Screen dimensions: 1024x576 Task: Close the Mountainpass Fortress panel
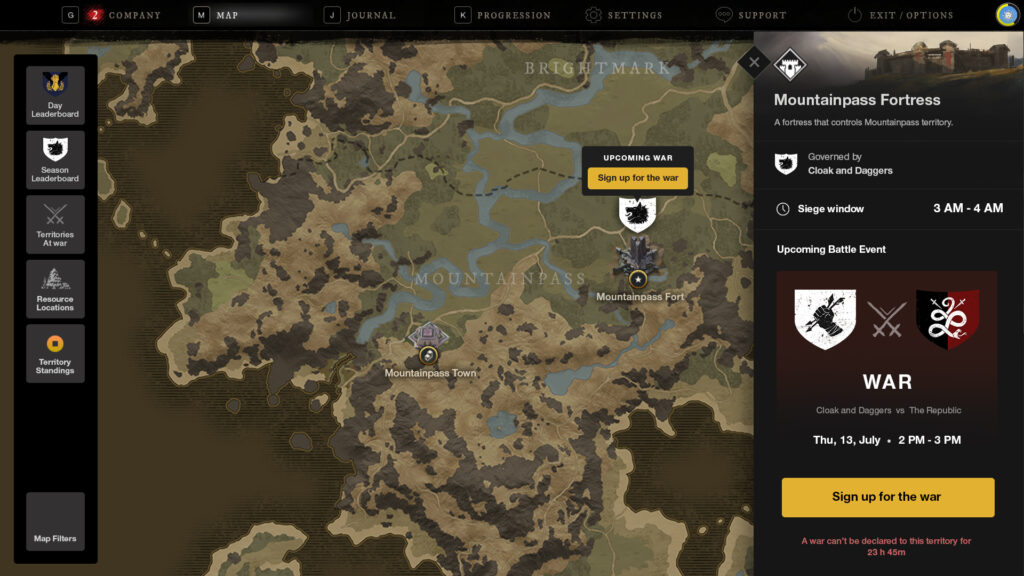tap(754, 62)
